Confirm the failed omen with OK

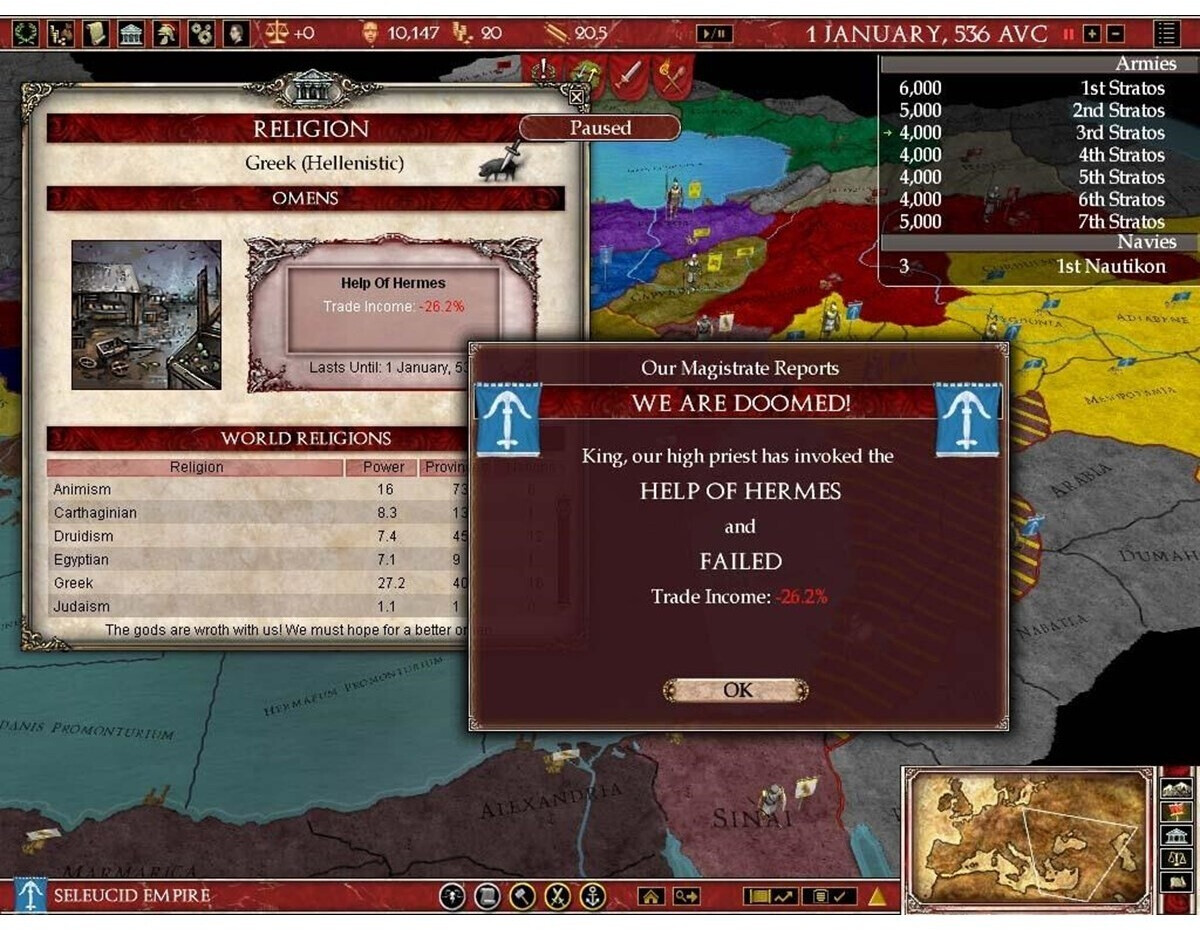click(x=736, y=690)
